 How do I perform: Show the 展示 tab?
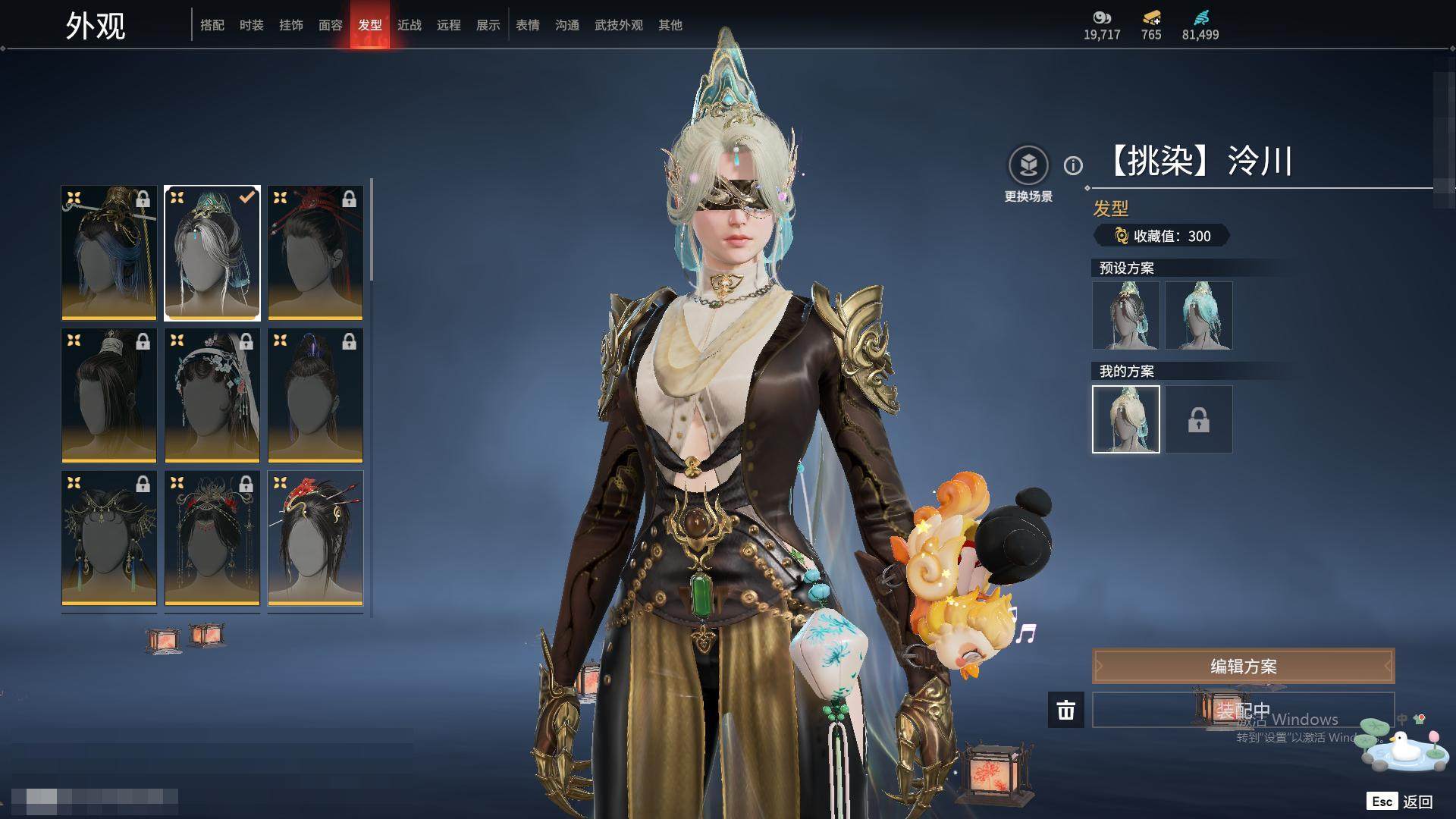tap(488, 25)
